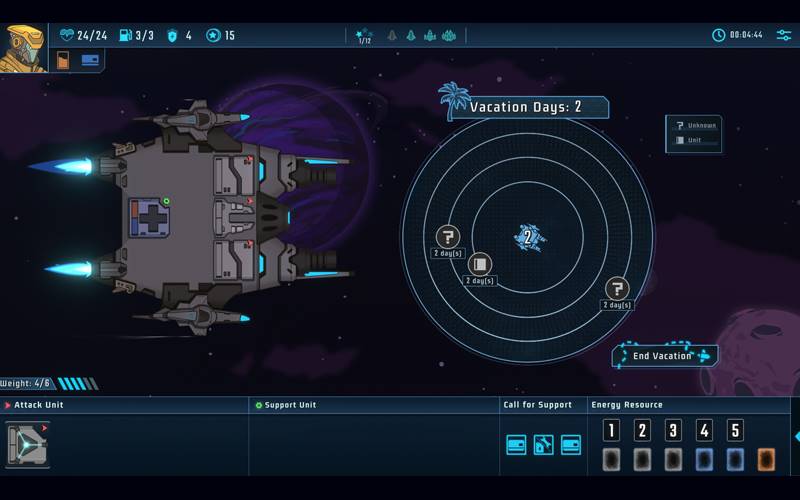Choose energy slot number 3
The height and width of the screenshot is (500, 800).
pos(674,431)
